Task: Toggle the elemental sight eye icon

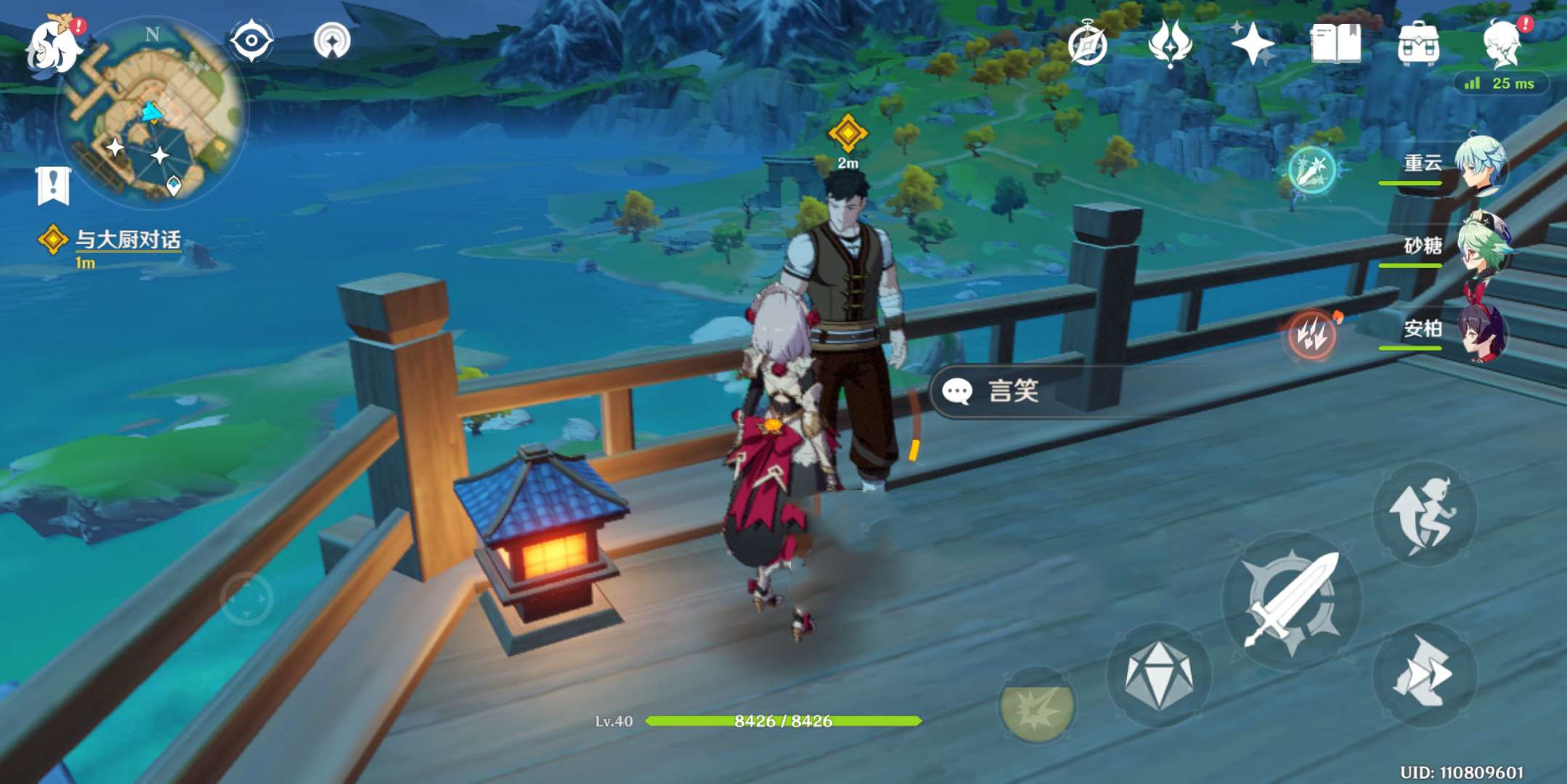Action: click(x=251, y=40)
